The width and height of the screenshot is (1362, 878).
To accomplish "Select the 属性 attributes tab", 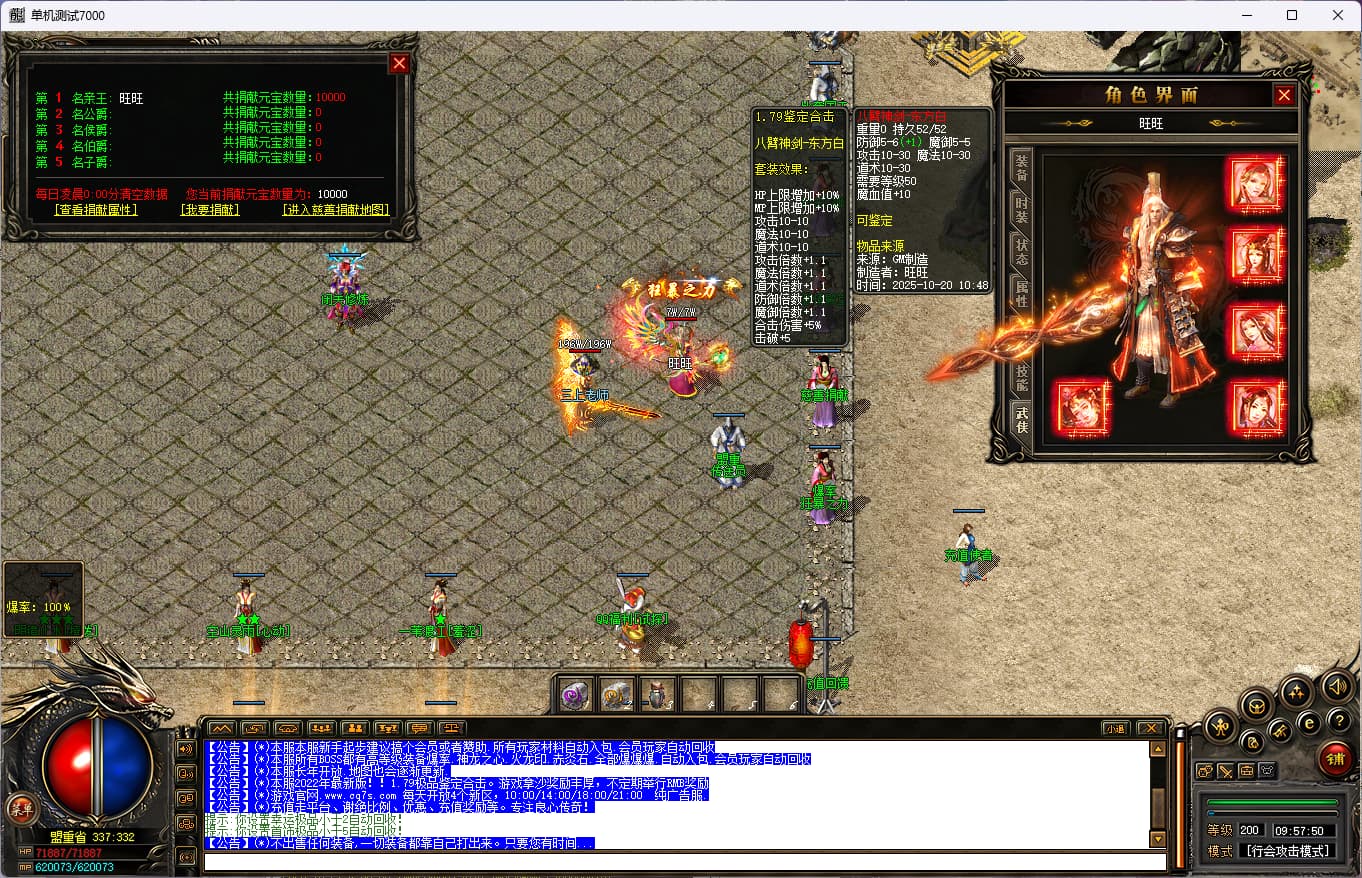I will pos(1021,293).
